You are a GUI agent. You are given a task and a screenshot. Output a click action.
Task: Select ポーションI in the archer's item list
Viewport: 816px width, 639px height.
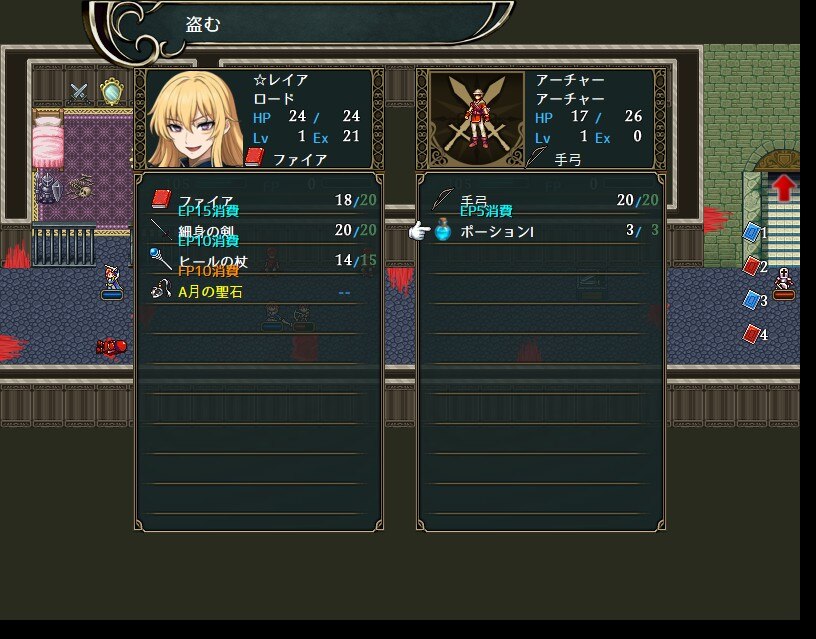pos(540,231)
